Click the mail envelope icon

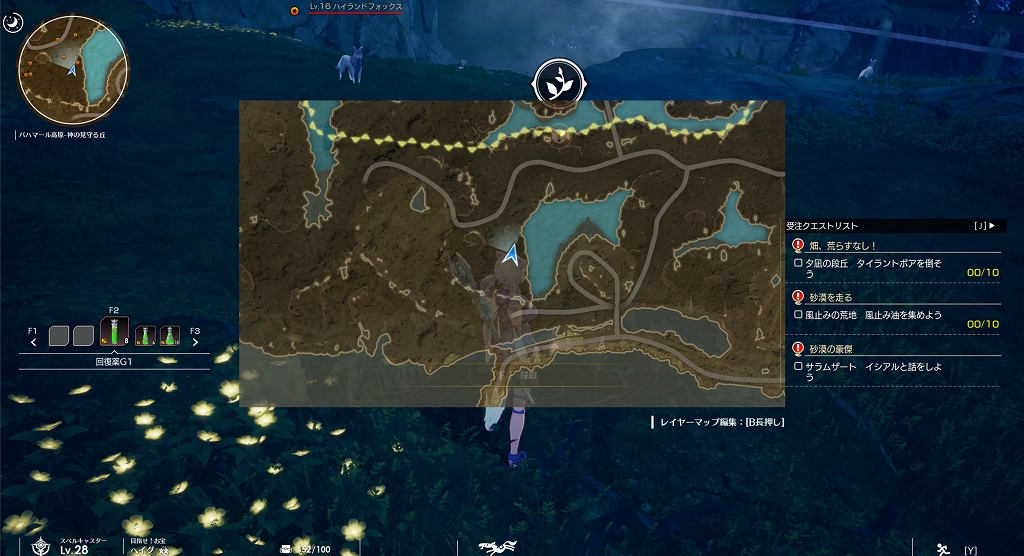click(287, 548)
